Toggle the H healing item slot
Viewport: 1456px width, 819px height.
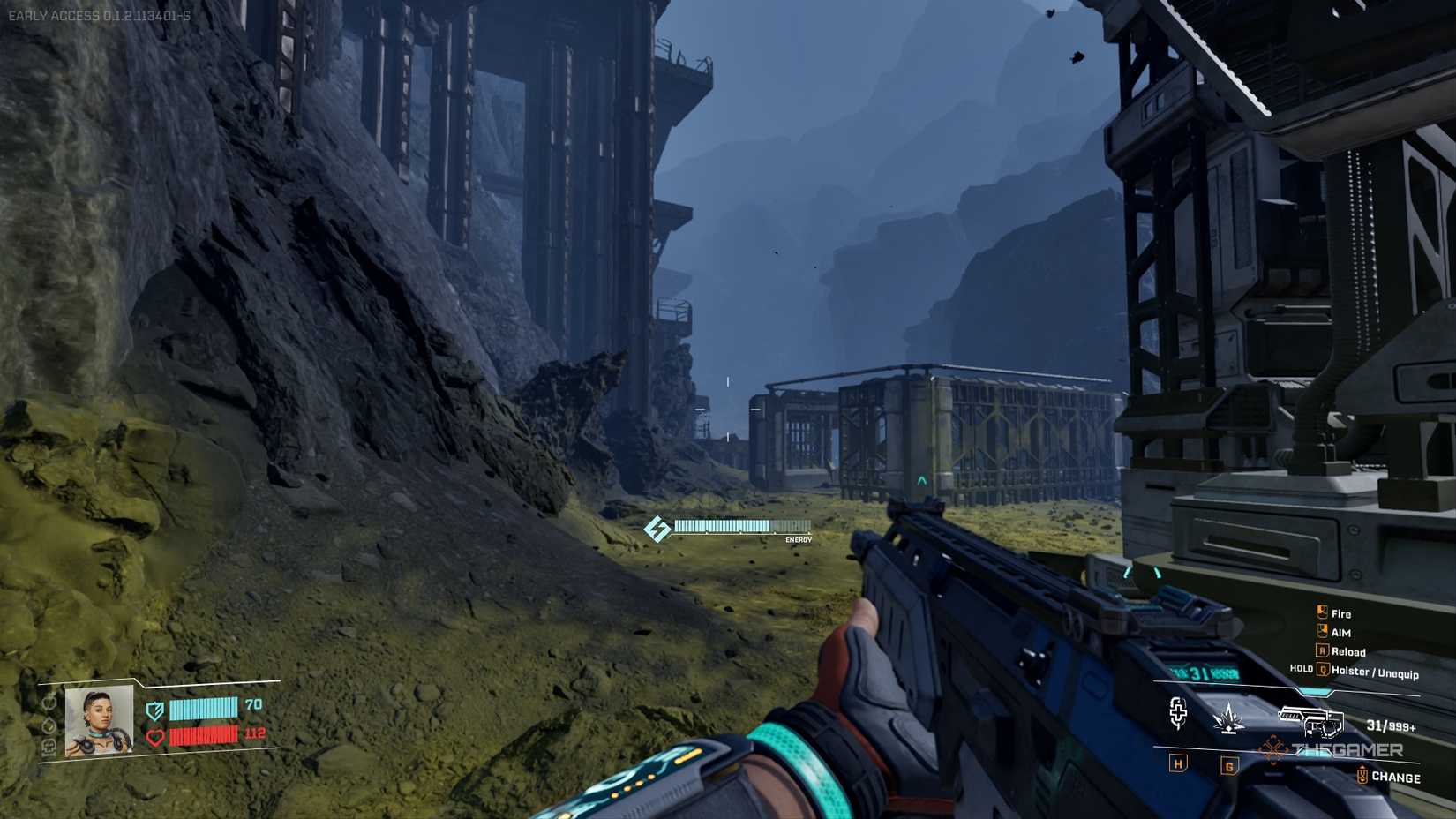1178,765
